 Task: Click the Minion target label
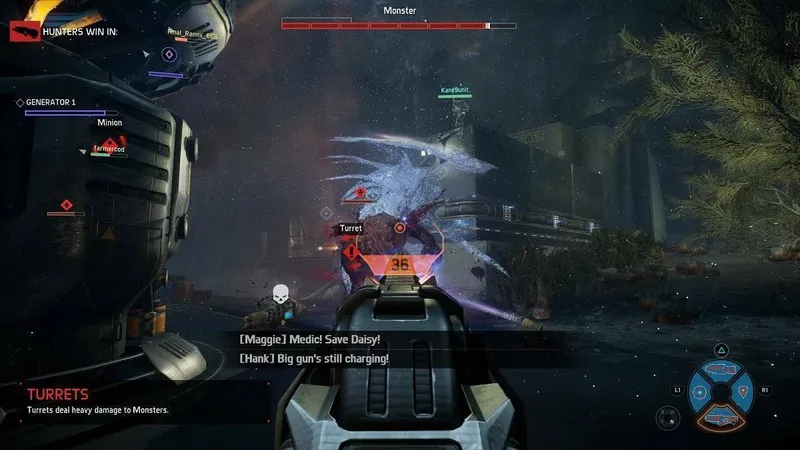(110, 124)
